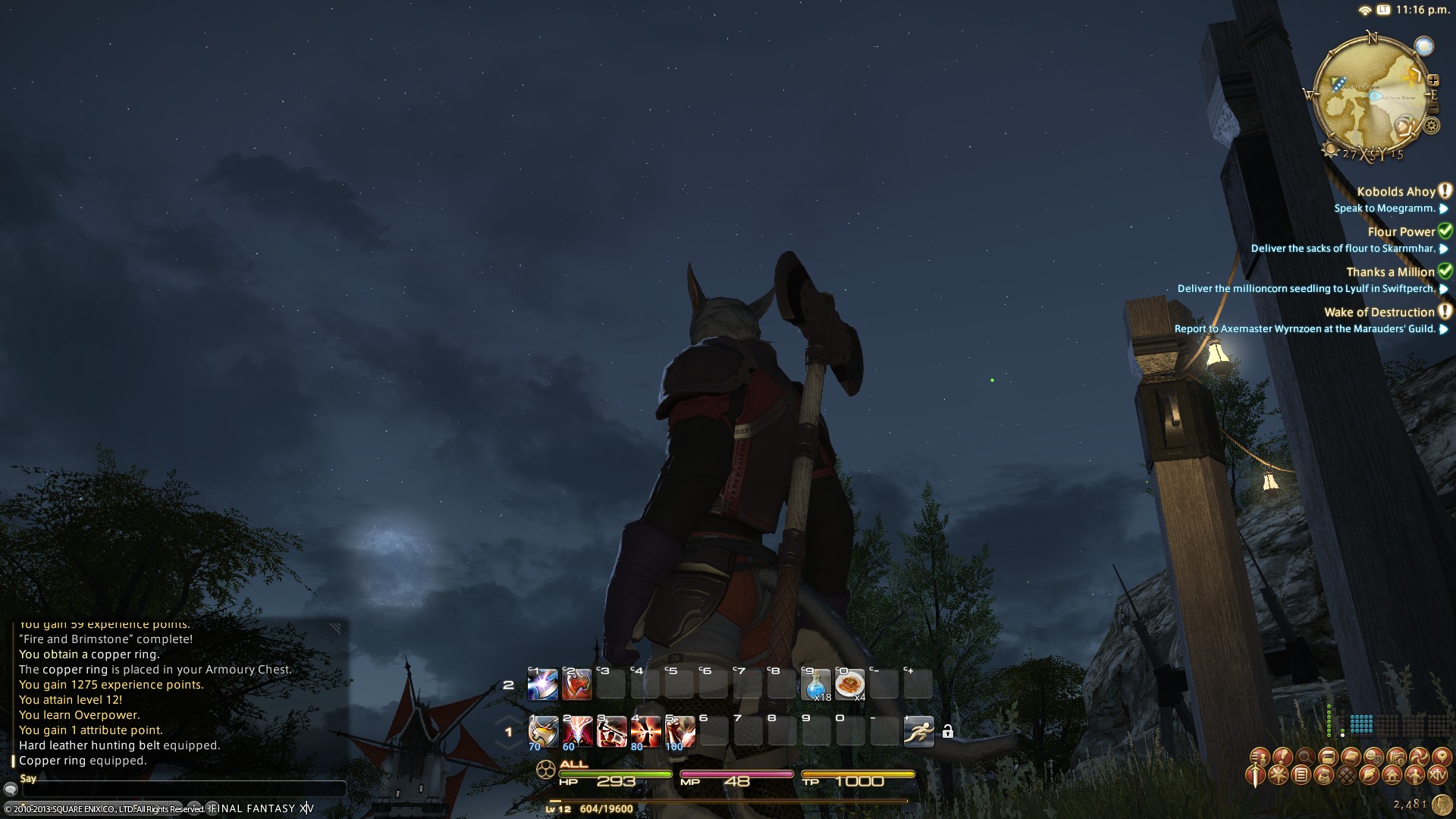
Task: Open the map pin marker menu icon
Action: coord(1441,757)
